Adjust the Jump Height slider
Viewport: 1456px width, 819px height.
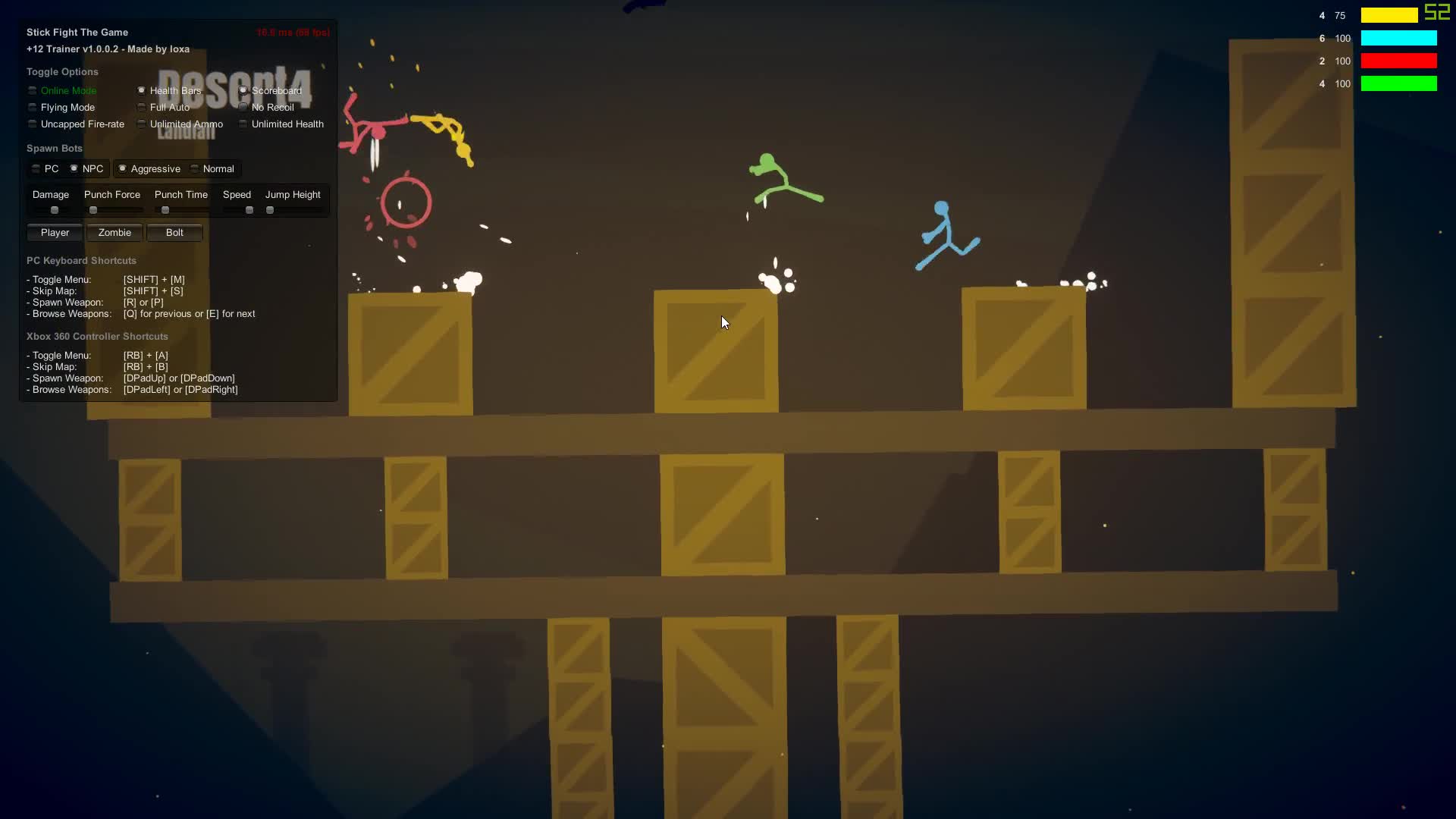click(x=270, y=210)
